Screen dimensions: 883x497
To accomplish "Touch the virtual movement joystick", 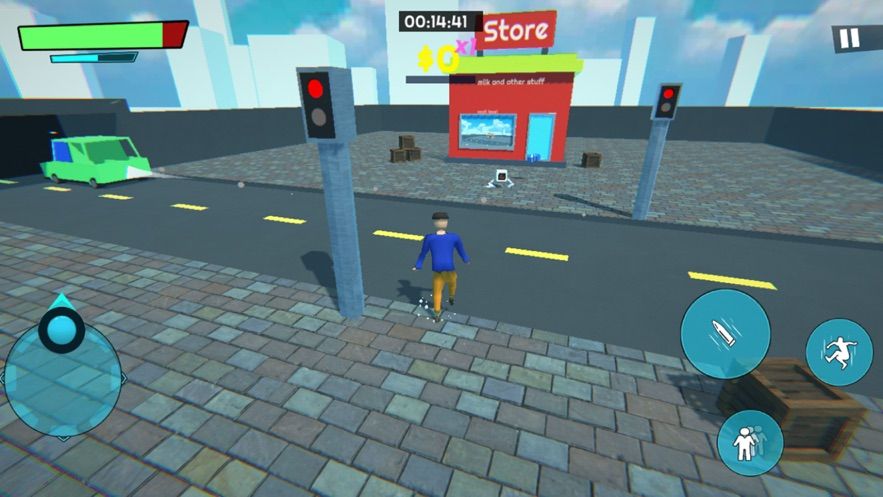I will (x=62, y=366).
